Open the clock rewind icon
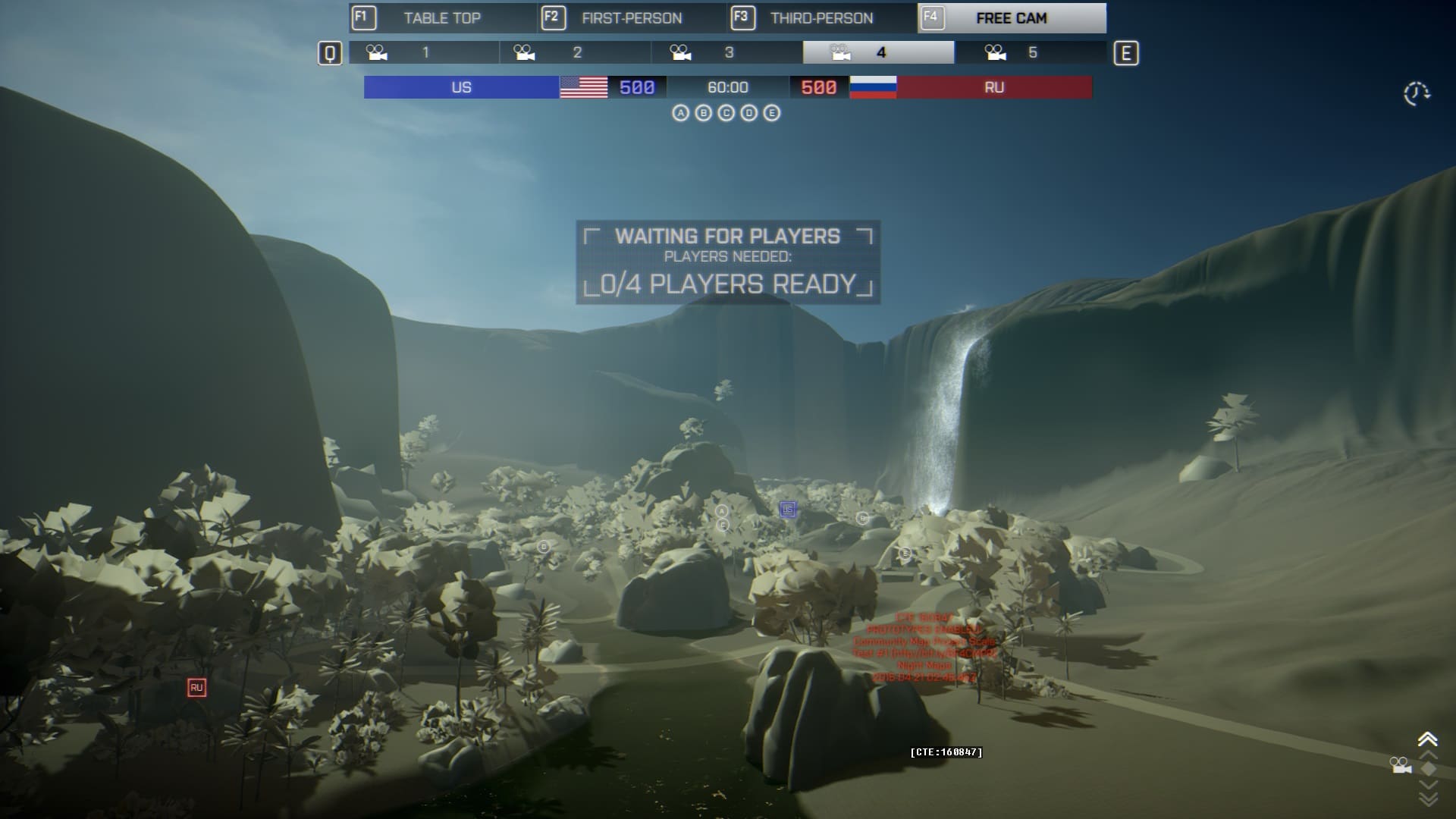Viewport: 1456px width, 819px height. point(1416,93)
